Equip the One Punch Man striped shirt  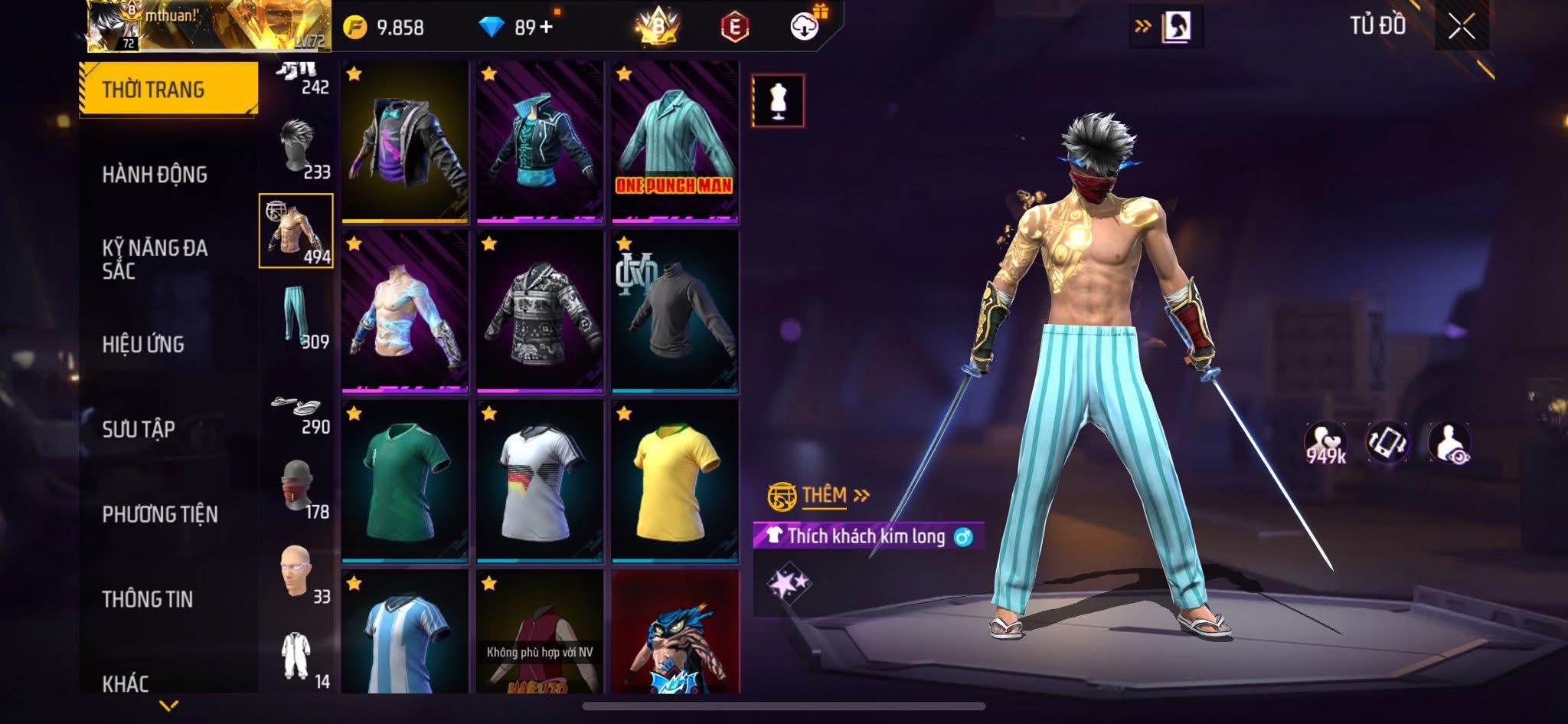point(675,143)
